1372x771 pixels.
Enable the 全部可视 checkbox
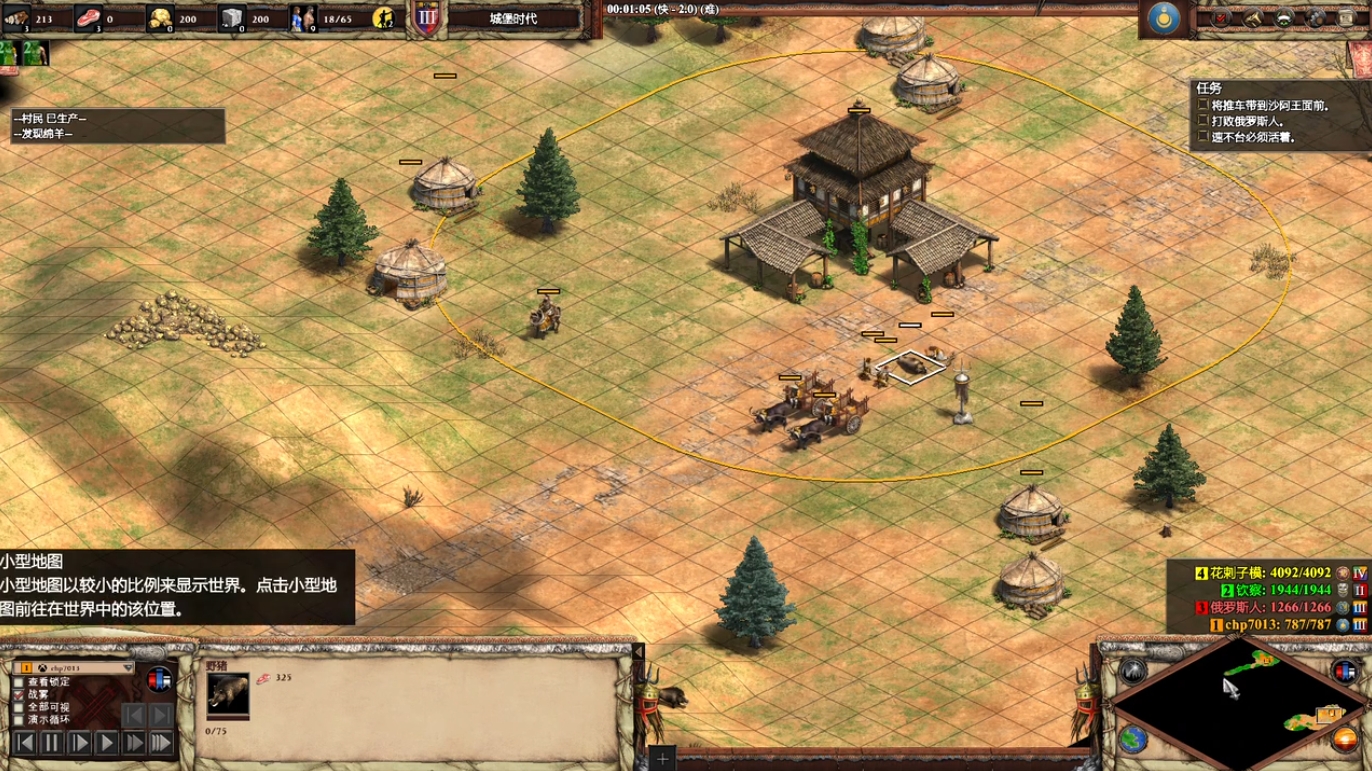[19, 707]
